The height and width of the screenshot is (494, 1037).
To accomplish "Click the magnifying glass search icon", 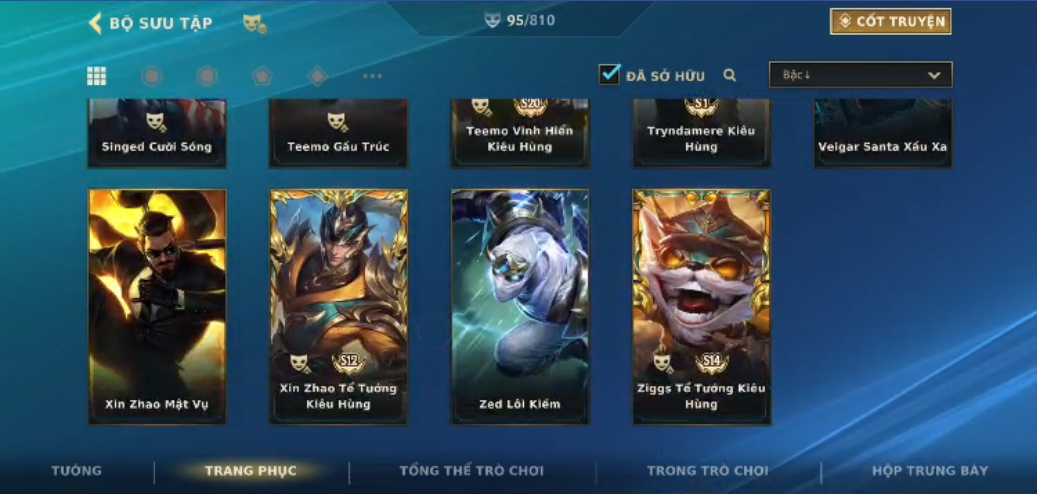I will click(x=730, y=75).
